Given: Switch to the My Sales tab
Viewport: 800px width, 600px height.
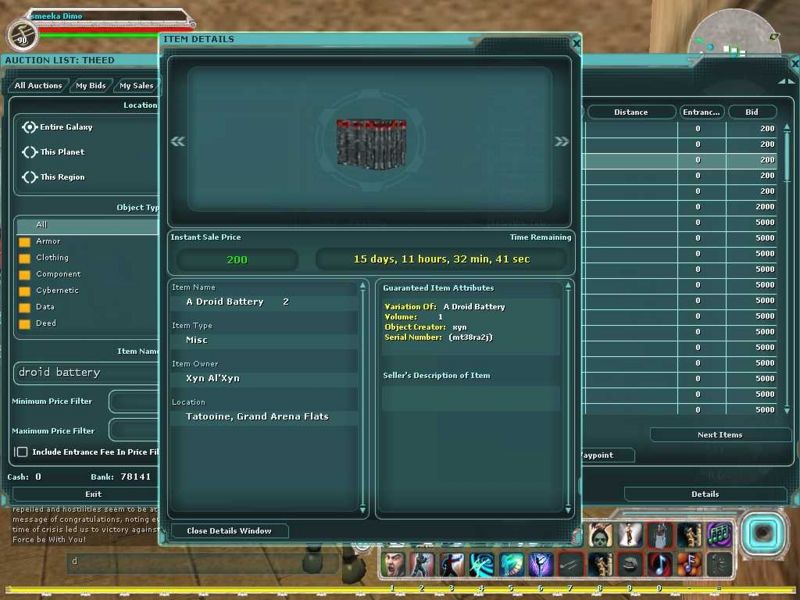Looking at the screenshot, I should (x=136, y=86).
